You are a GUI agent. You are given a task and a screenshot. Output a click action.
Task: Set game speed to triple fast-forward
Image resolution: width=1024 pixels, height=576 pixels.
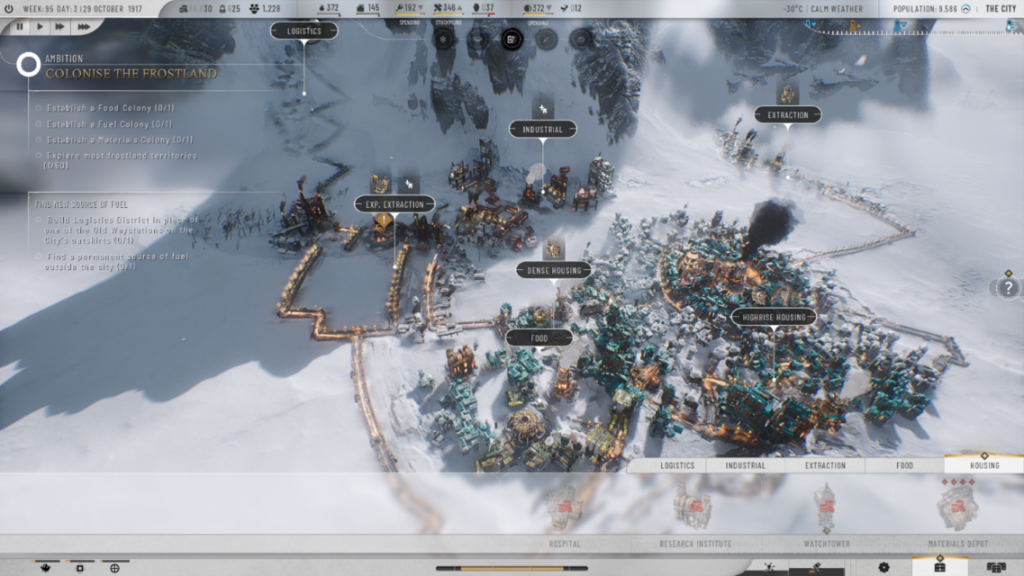85,27
